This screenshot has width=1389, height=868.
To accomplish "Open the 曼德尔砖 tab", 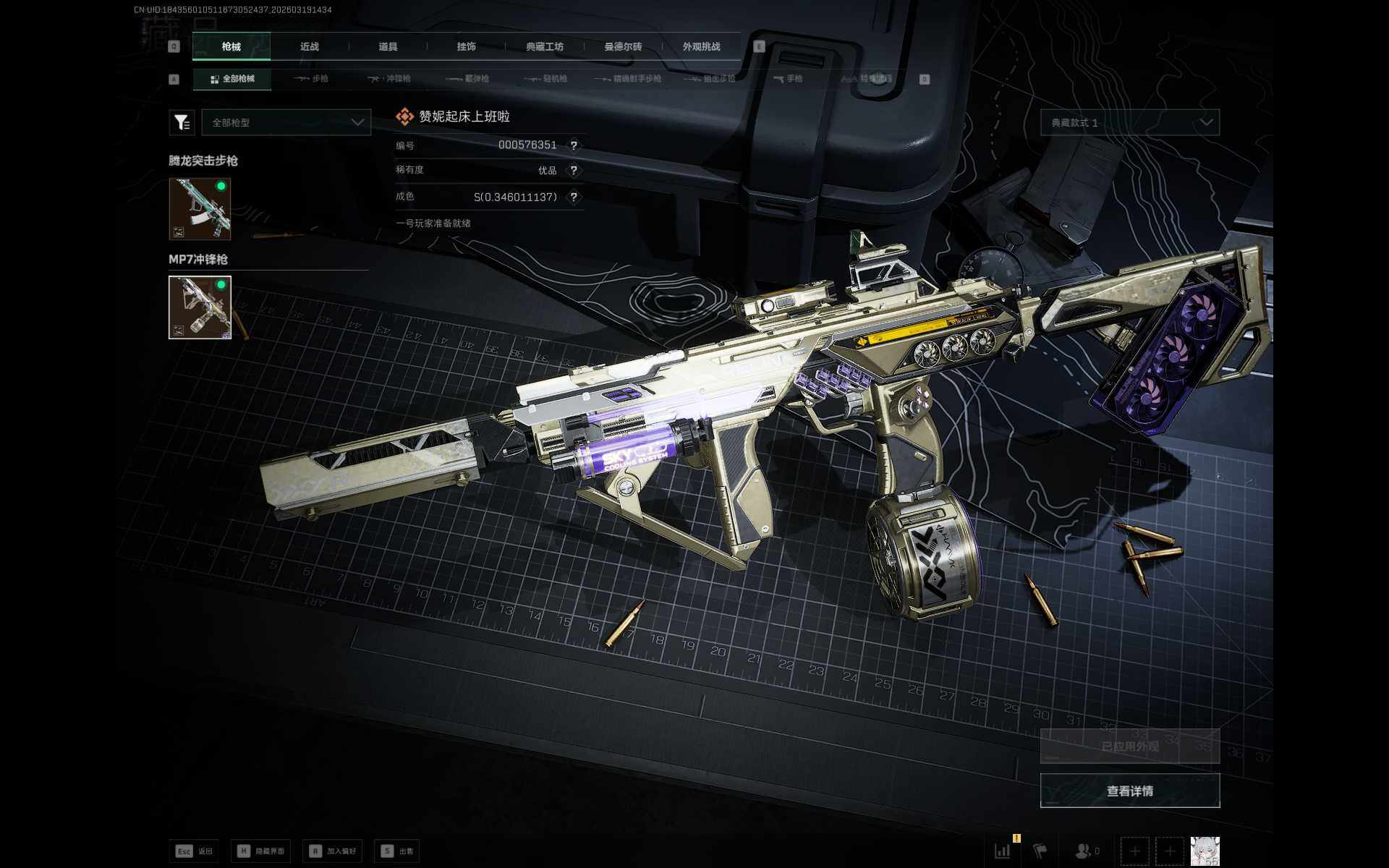I will (623, 46).
